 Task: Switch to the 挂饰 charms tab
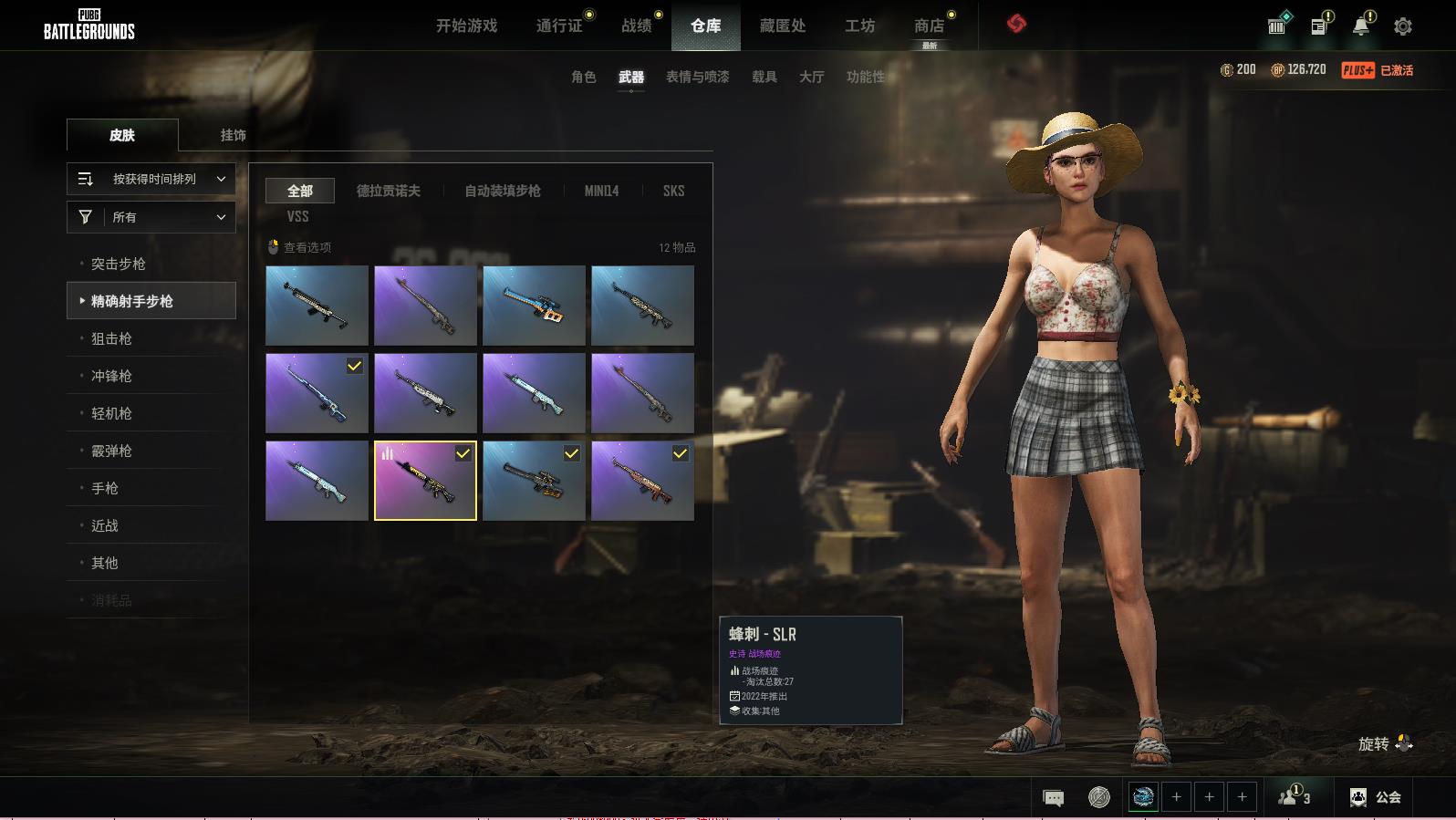pos(233,135)
